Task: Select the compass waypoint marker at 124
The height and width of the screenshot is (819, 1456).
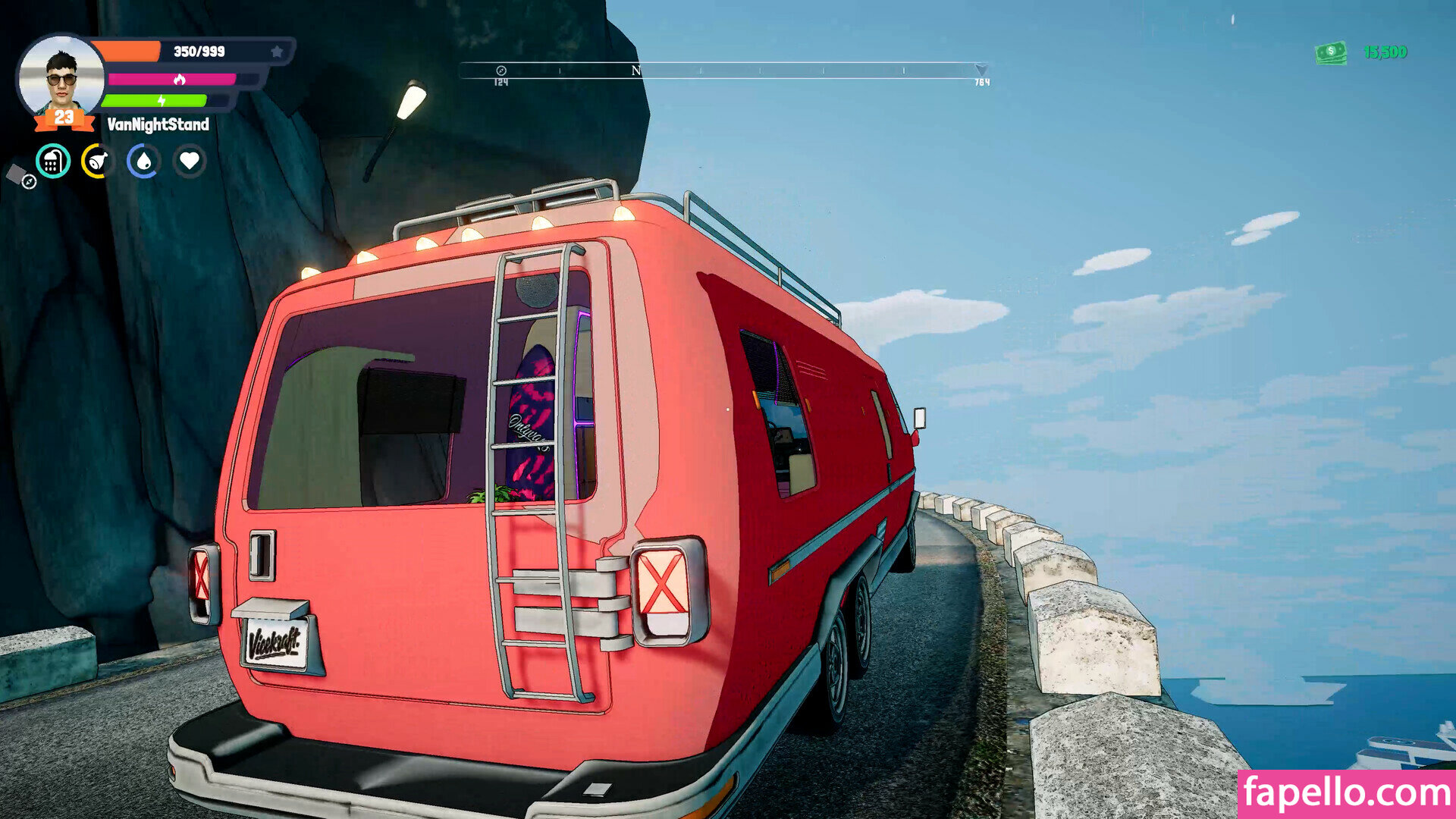Action: pyautogui.click(x=500, y=71)
